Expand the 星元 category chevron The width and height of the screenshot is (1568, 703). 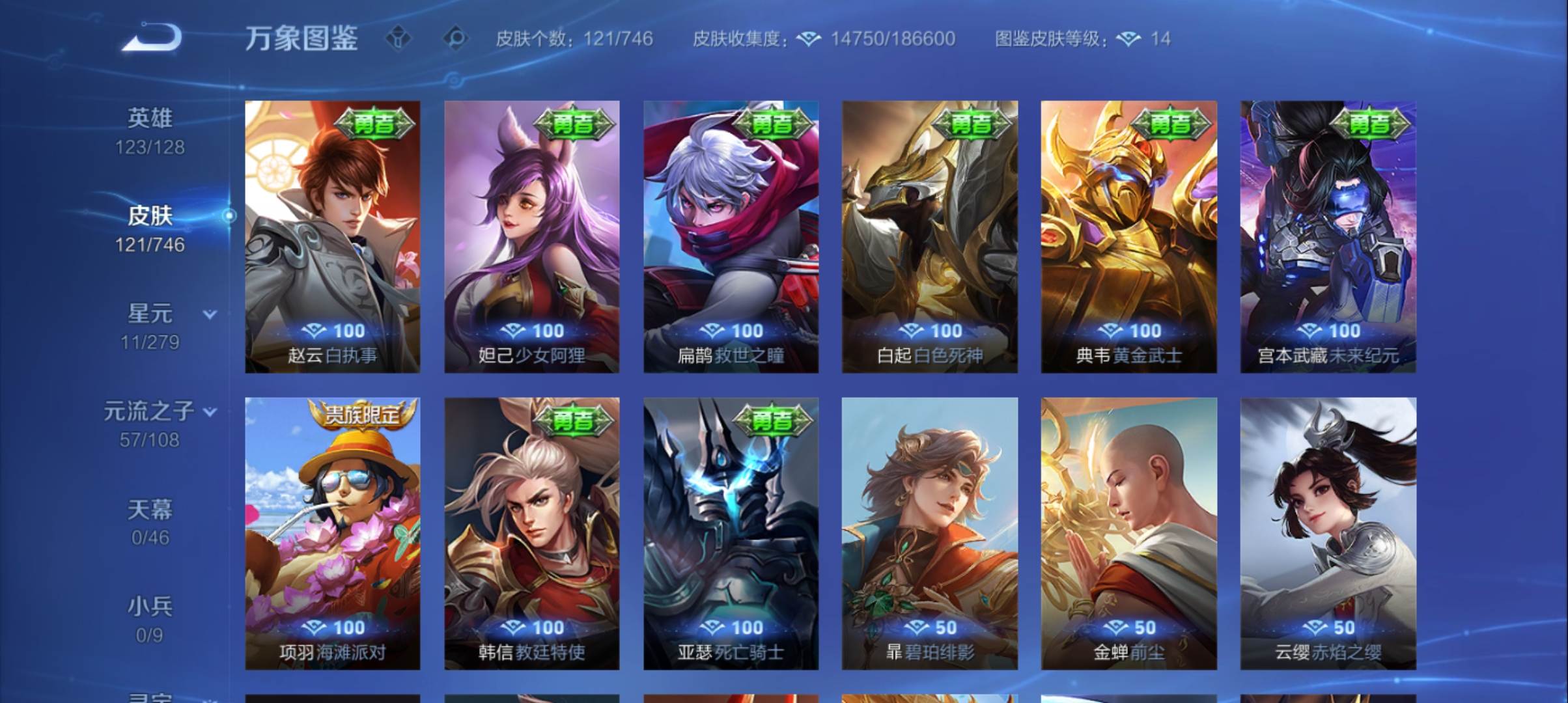tap(208, 314)
